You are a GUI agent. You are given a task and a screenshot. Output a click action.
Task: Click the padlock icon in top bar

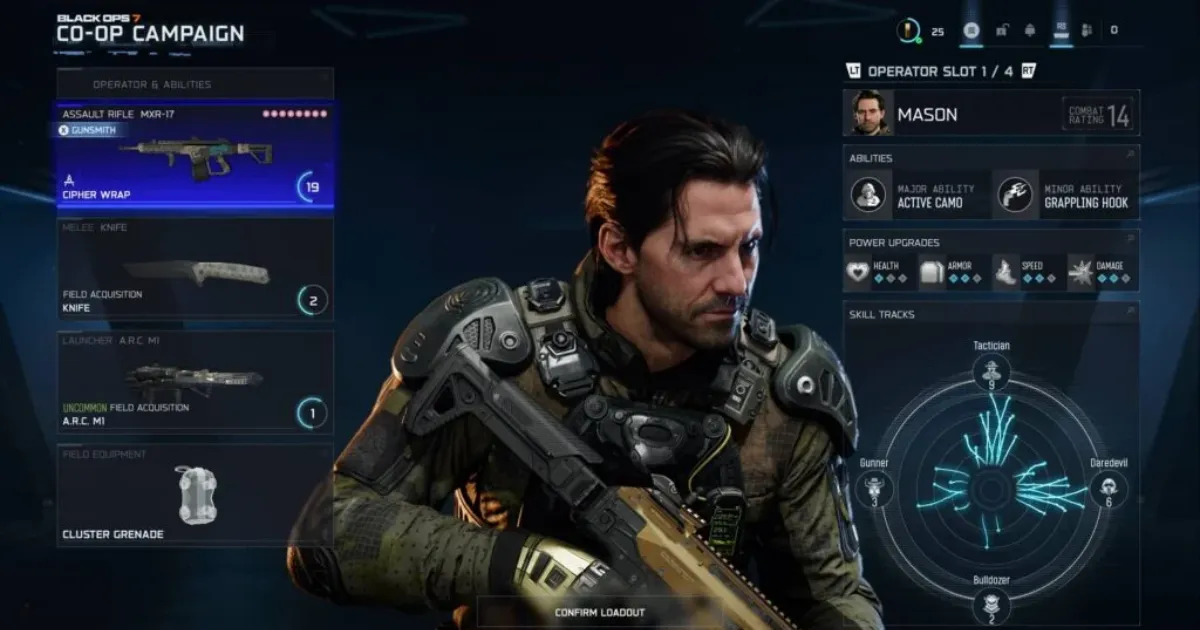(x=1001, y=31)
